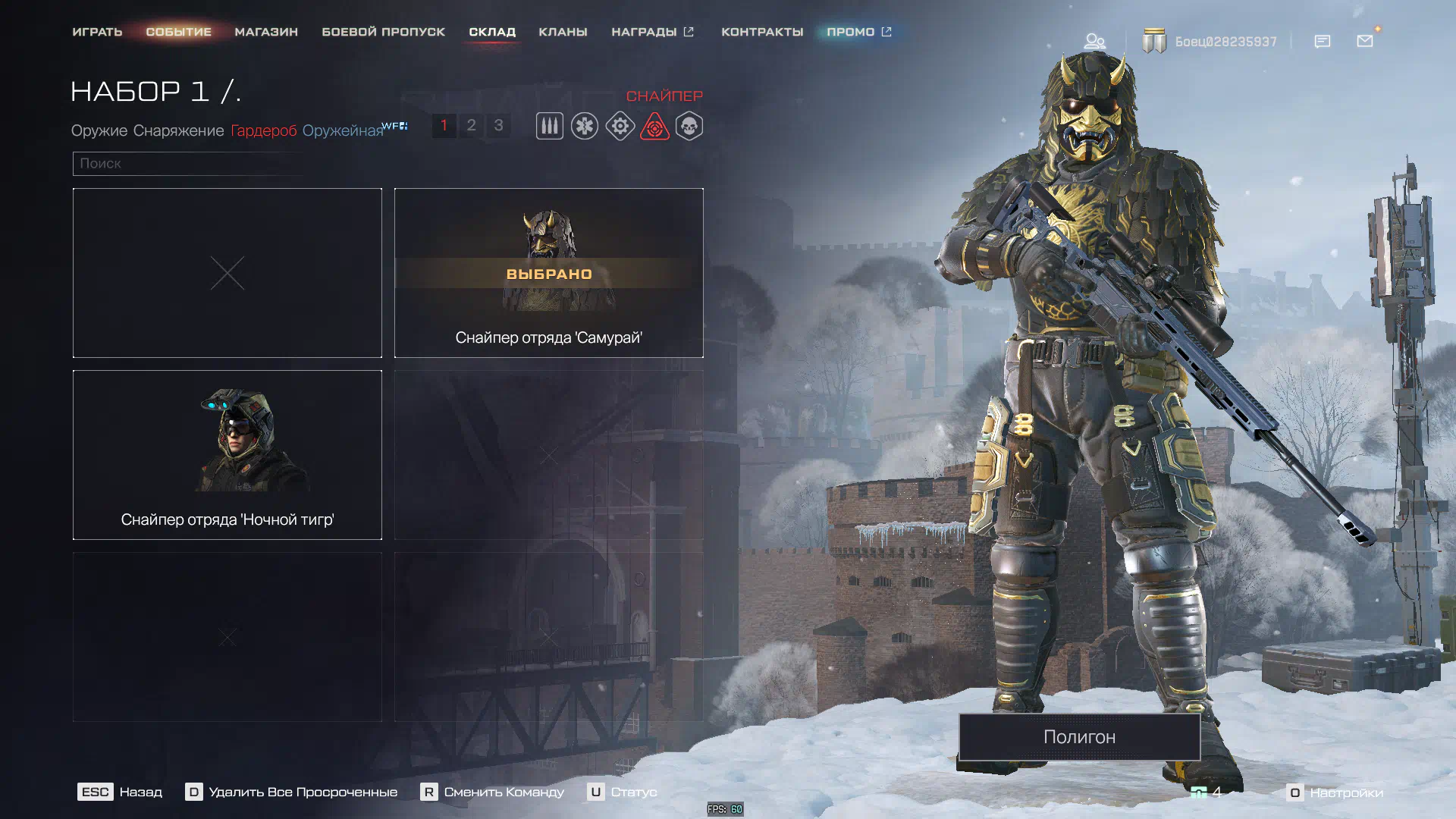Switch to the КЛАНЫ section
The image size is (1456, 819).
click(x=563, y=32)
